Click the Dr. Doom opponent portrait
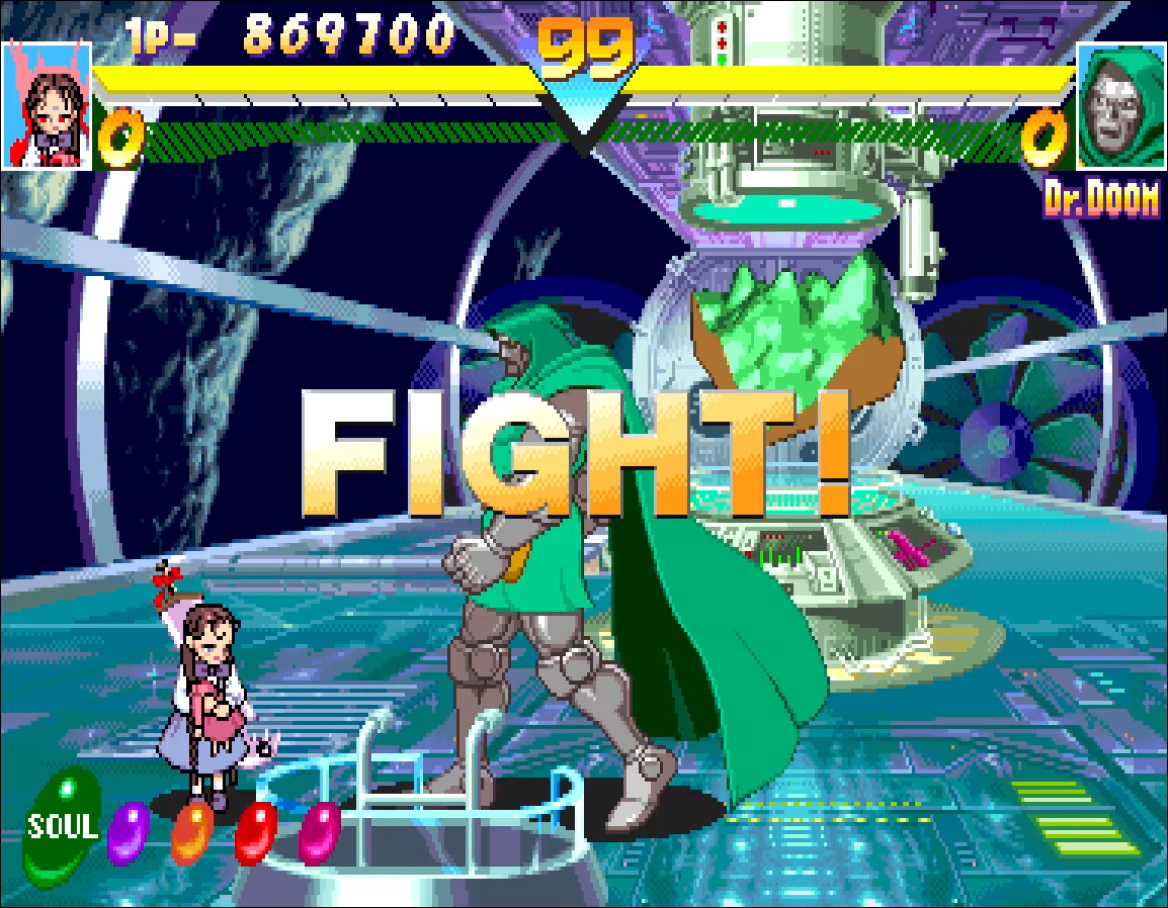The image size is (1168, 908). point(1121,105)
